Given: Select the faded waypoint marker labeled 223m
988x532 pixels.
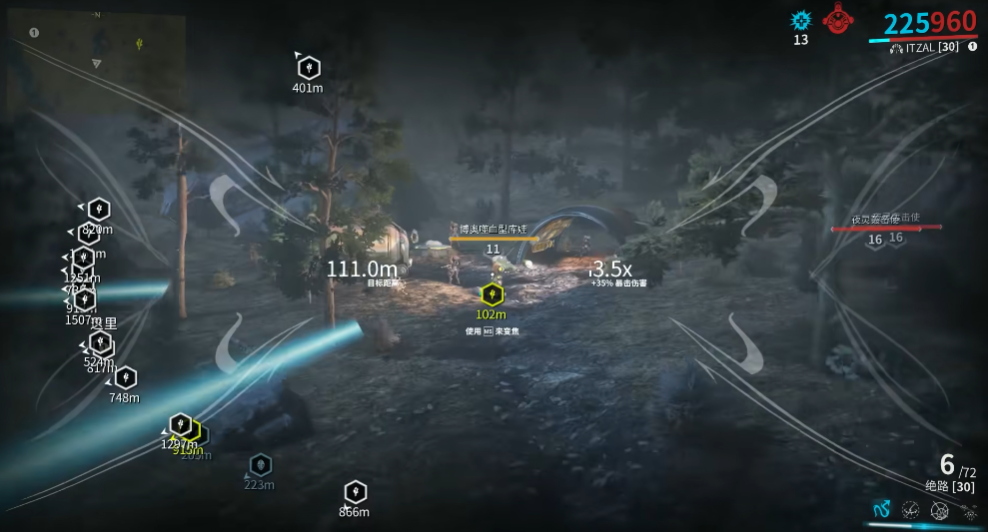Looking at the screenshot, I should point(260,465).
